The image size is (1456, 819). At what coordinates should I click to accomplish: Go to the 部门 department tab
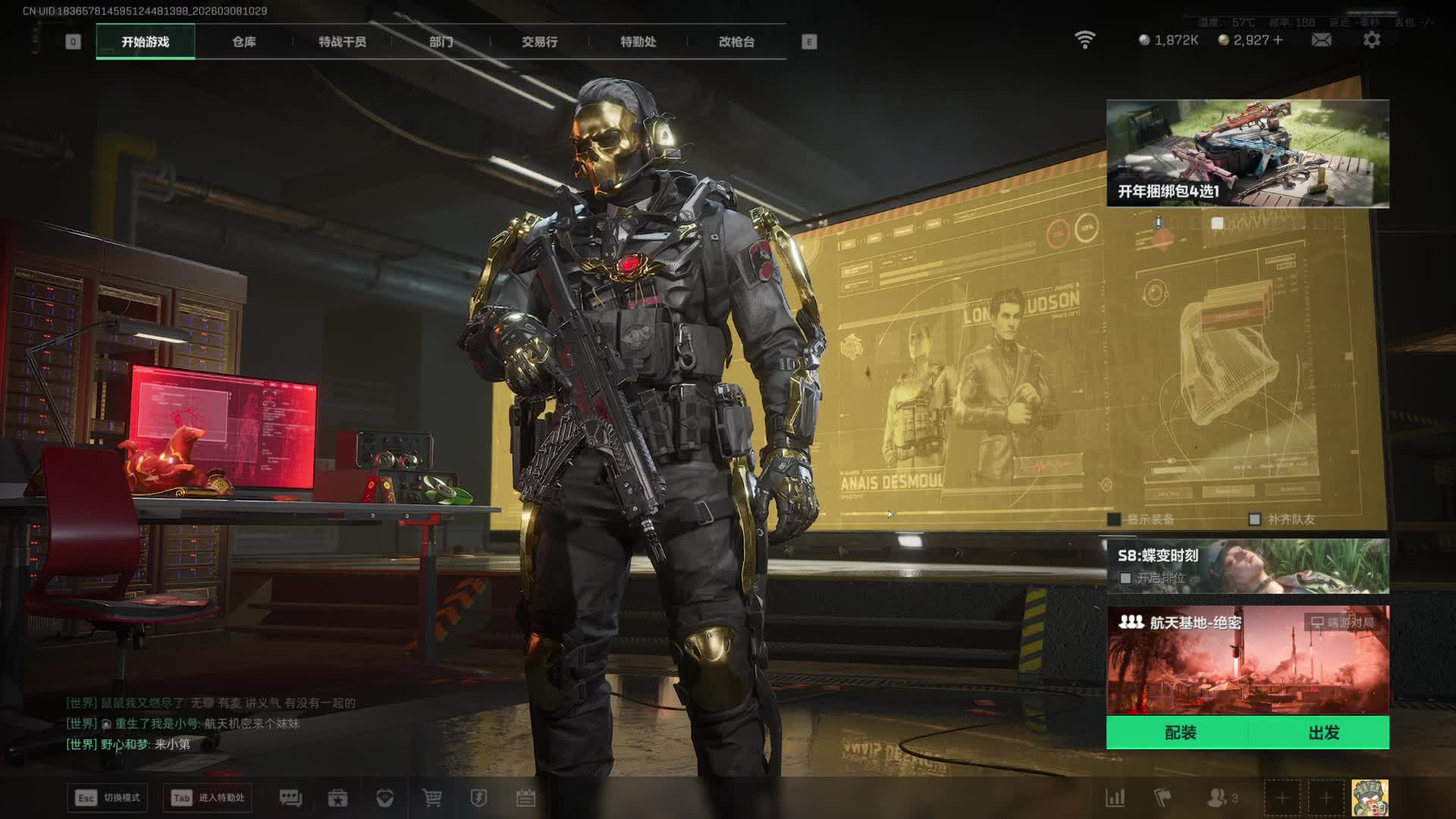[x=441, y=42]
